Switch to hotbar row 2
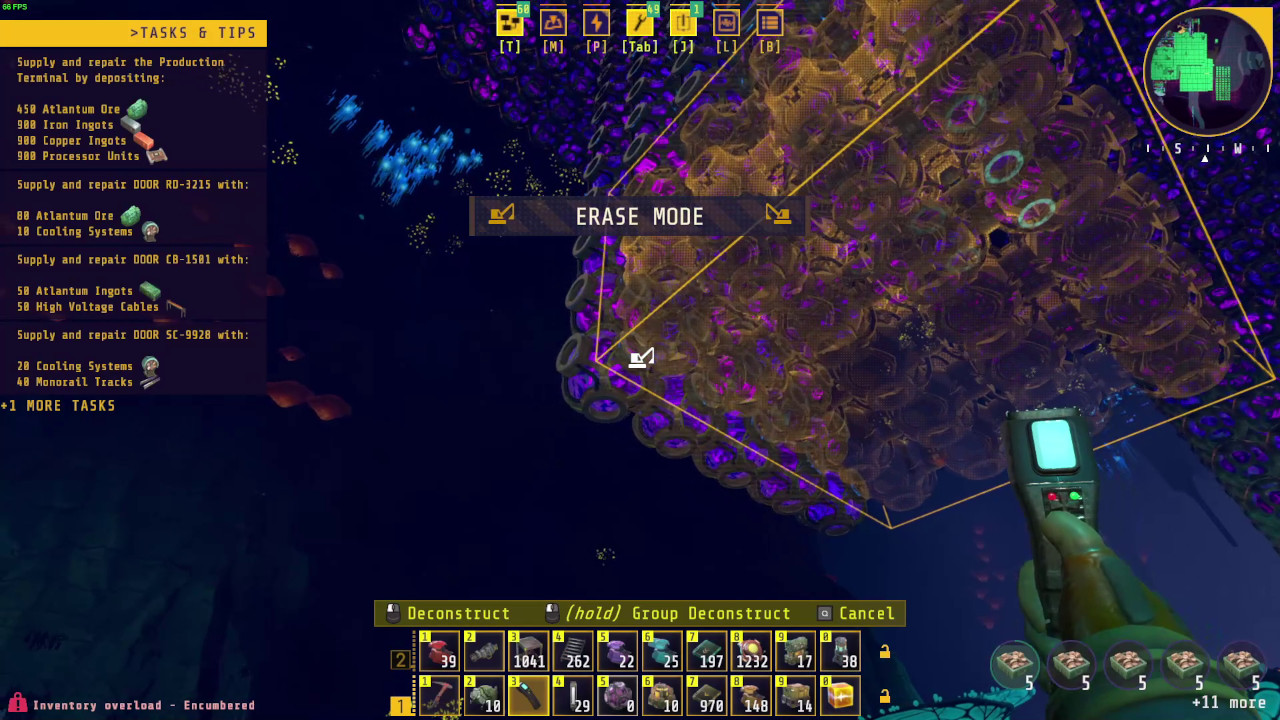The width and height of the screenshot is (1280, 720). click(401, 660)
